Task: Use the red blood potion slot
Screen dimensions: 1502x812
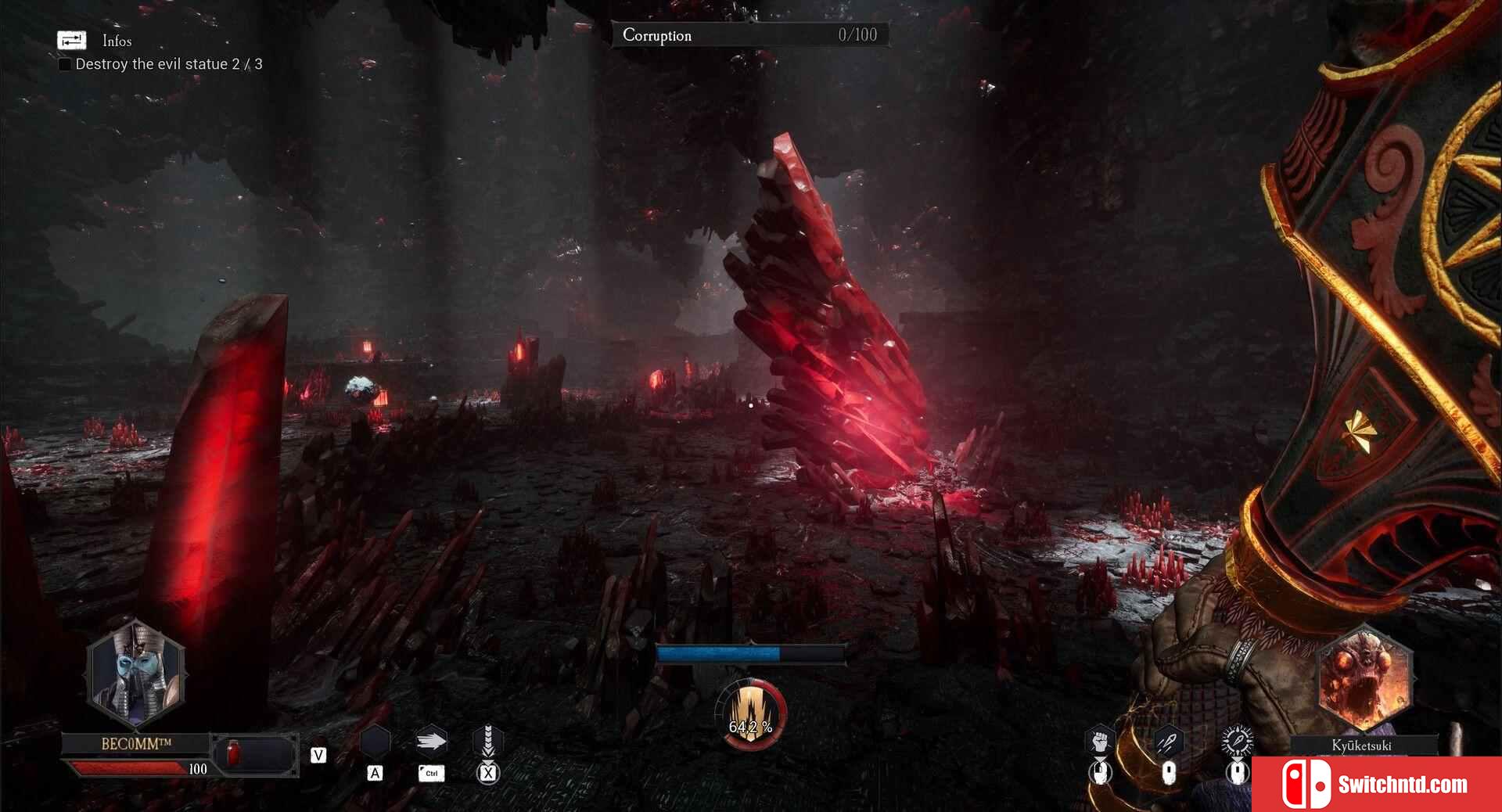Action: pos(232,753)
